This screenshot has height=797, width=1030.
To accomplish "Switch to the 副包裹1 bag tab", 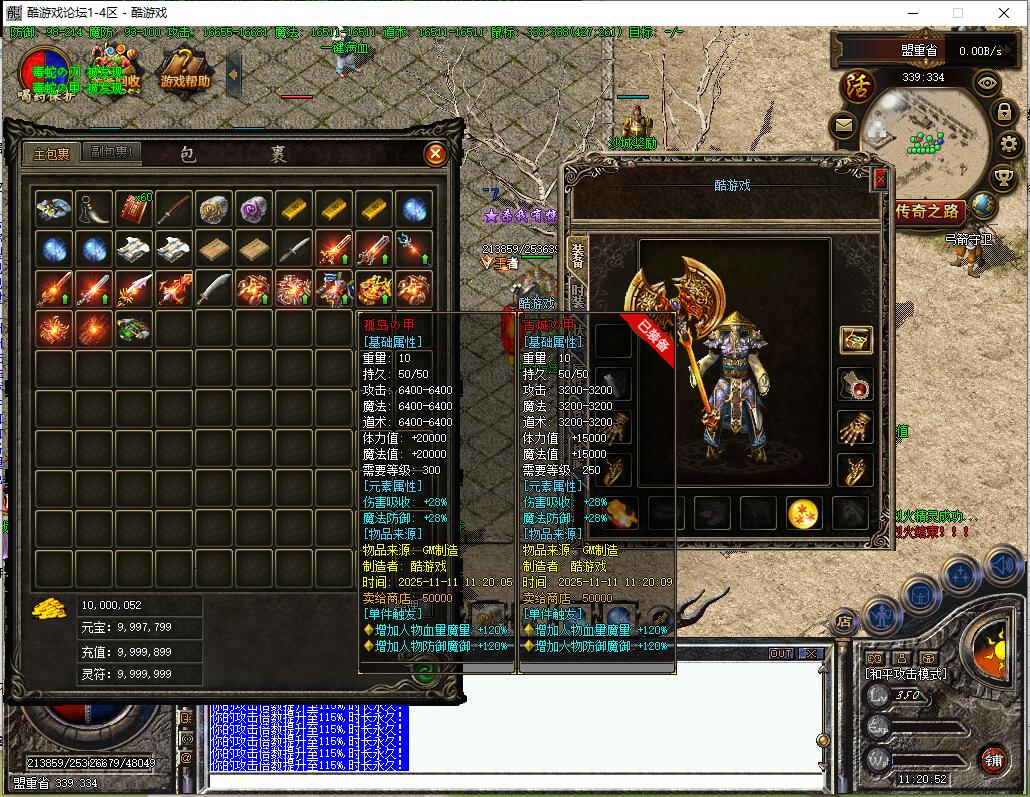I will [114, 153].
